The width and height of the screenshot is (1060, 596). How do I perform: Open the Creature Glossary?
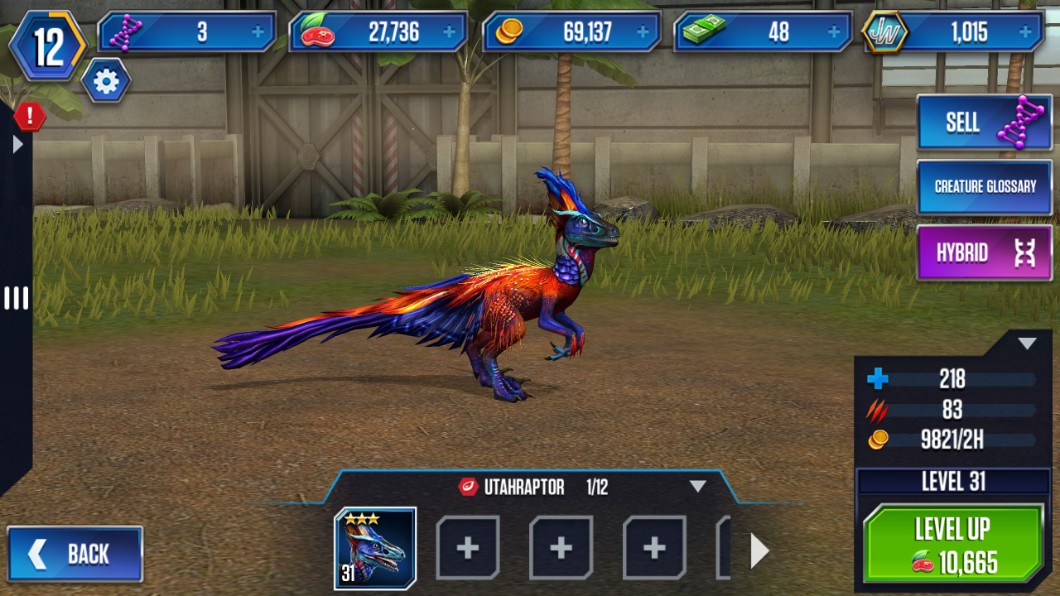[x=984, y=186]
